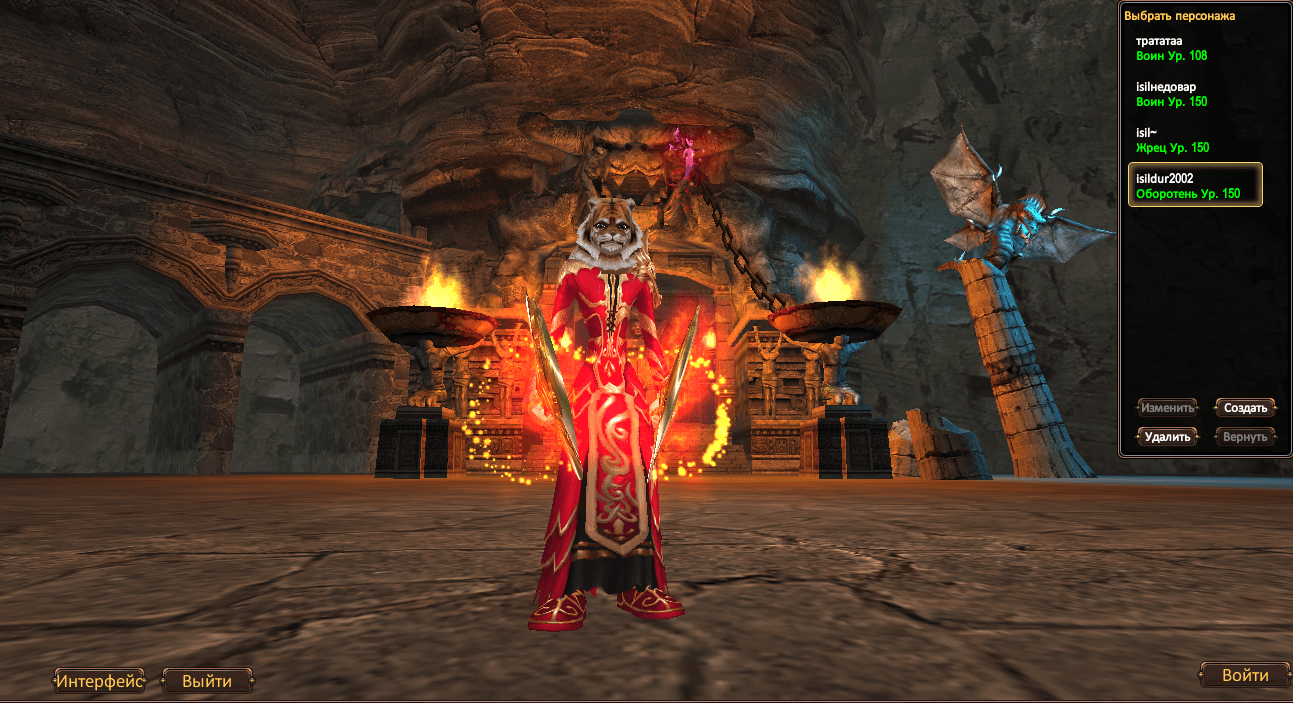Select the isil~ priest character

click(1194, 140)
